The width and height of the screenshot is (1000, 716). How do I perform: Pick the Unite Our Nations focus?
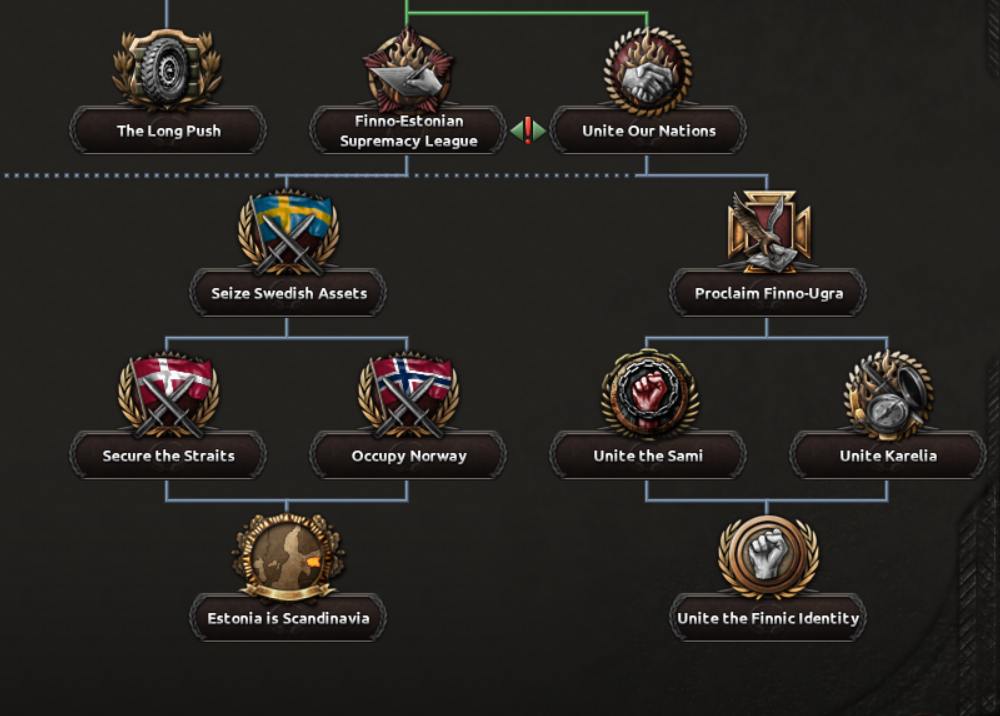[648, 131]
